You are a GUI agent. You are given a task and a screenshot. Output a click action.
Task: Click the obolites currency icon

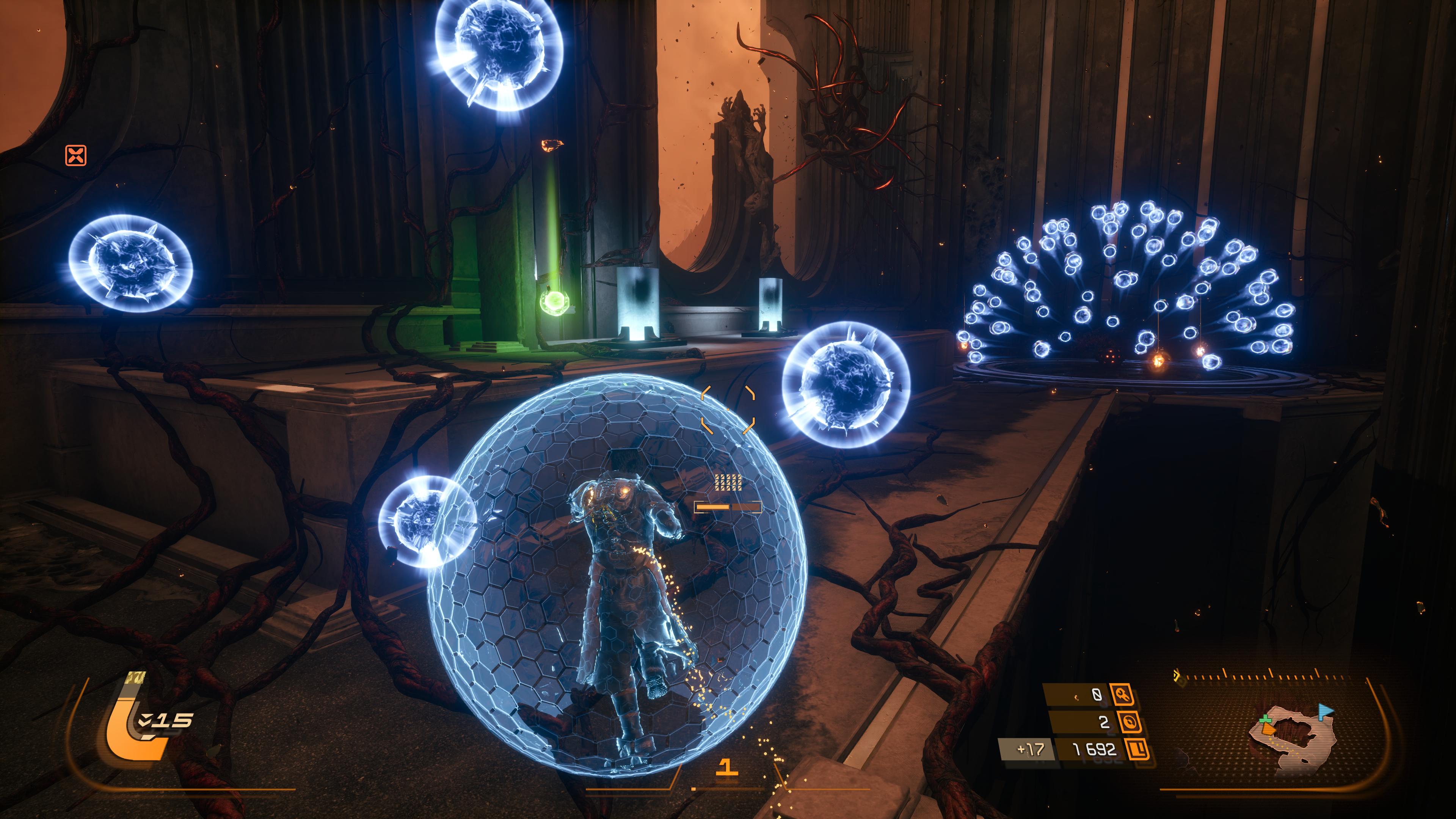tap(1137, 750)
